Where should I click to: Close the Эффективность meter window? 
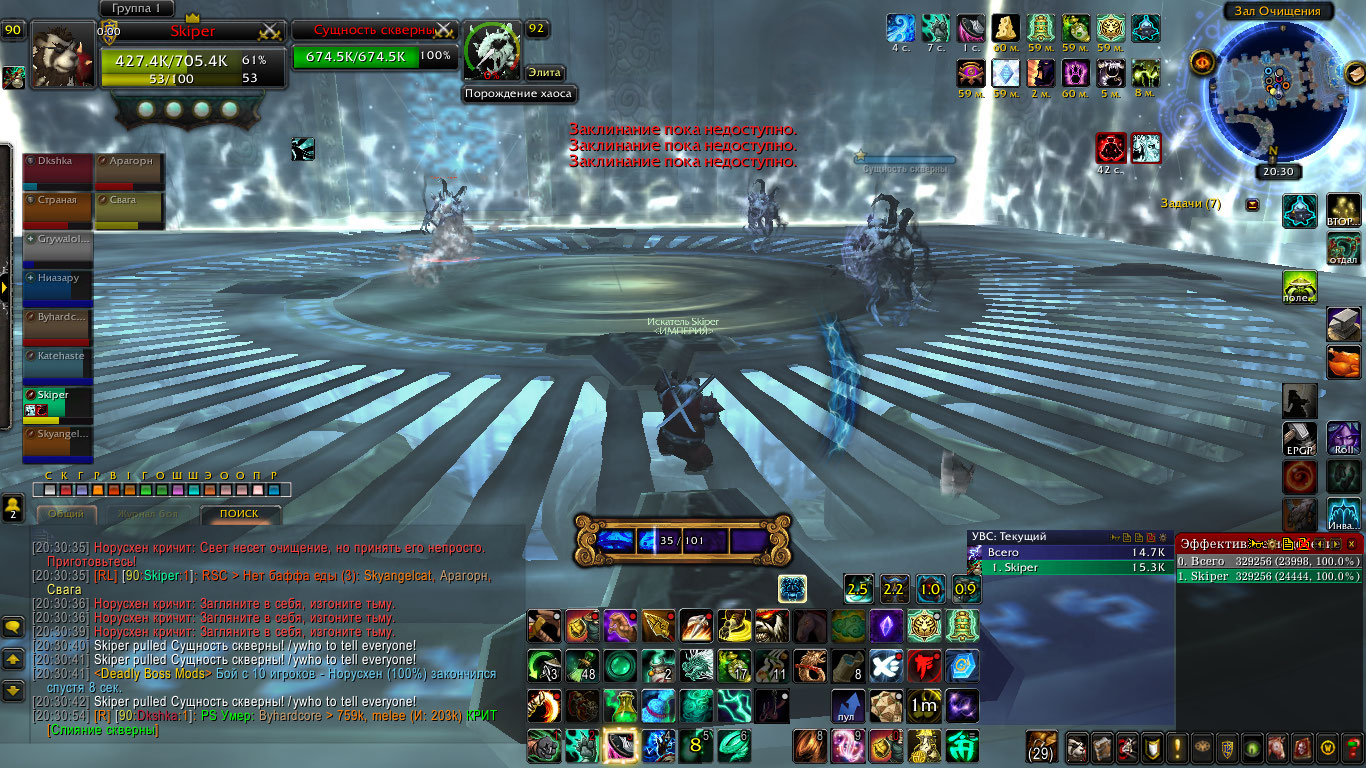click(x=1351, y=543)
